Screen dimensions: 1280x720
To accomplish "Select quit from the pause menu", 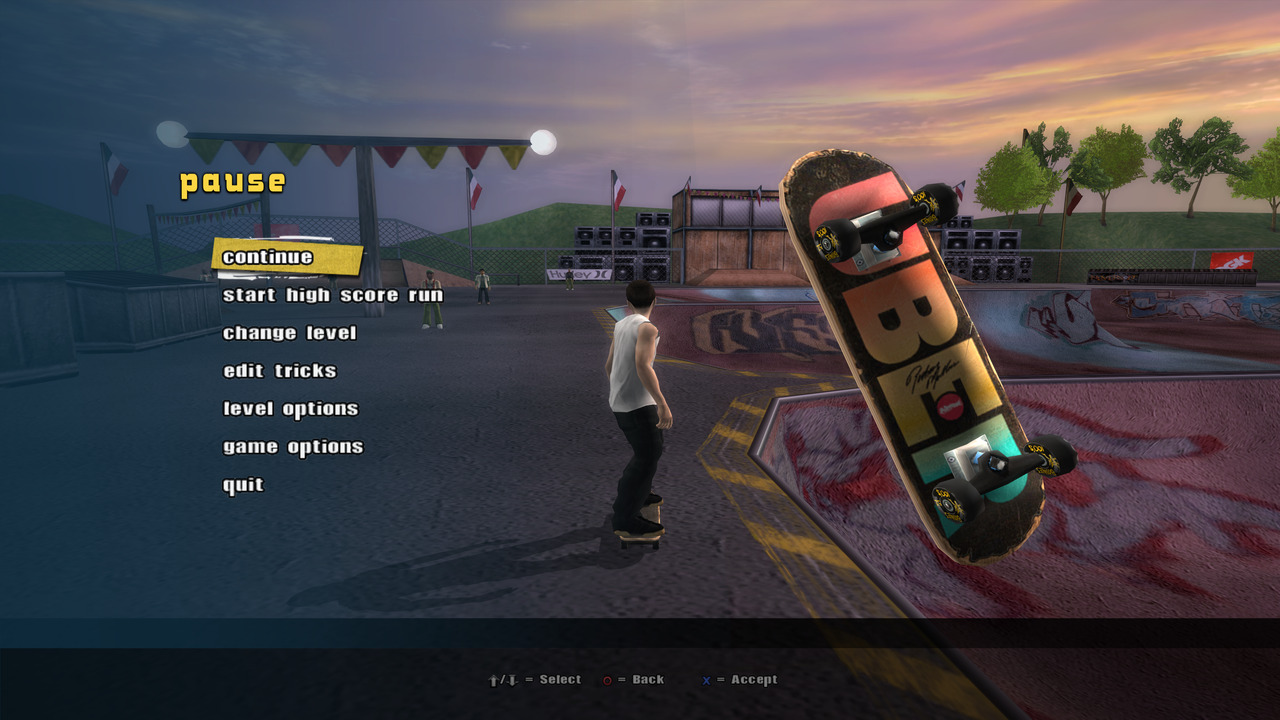I will [243, 485].
